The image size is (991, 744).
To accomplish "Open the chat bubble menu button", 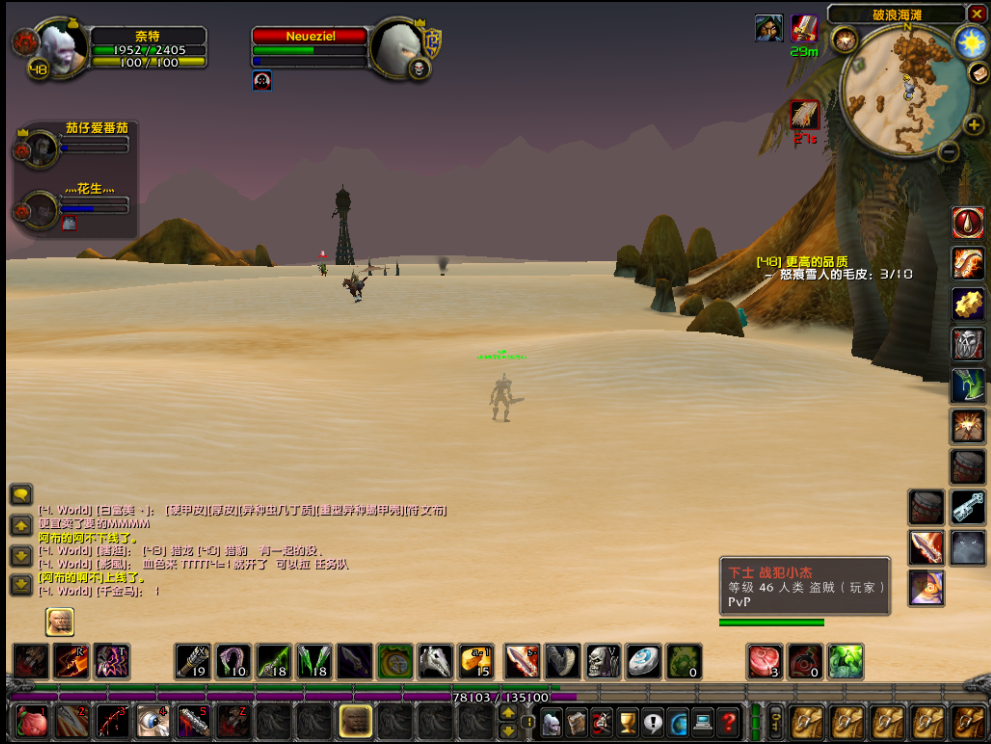I will 21,495.
